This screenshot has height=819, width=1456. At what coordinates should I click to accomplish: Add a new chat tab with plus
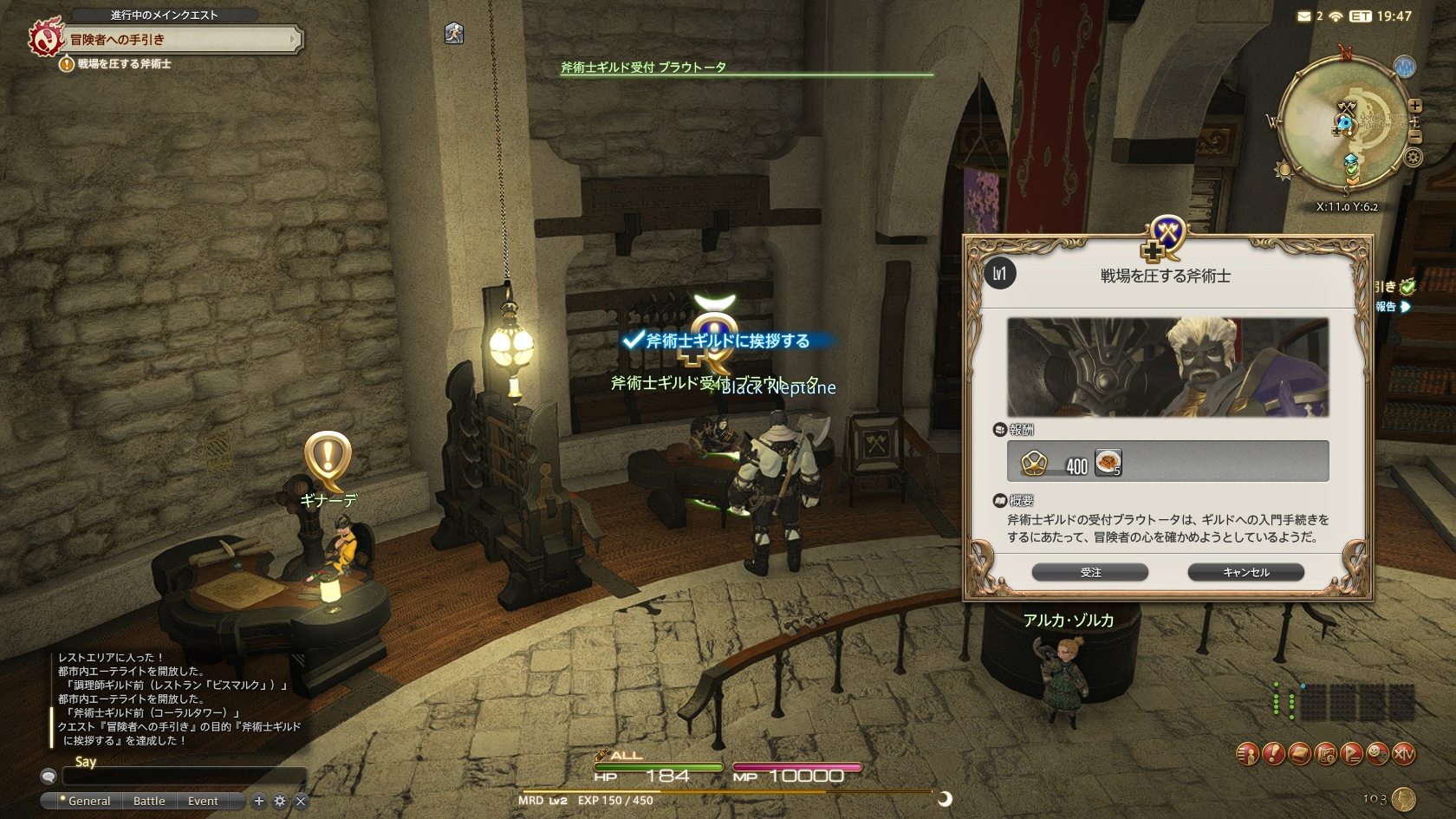[258, 801]
